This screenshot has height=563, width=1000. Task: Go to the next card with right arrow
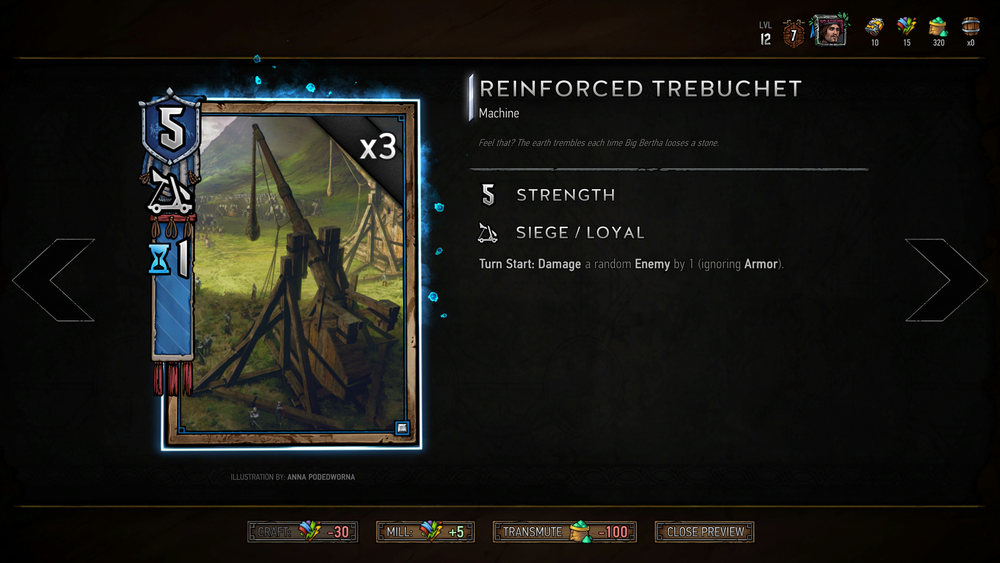(x=946, y=280)
